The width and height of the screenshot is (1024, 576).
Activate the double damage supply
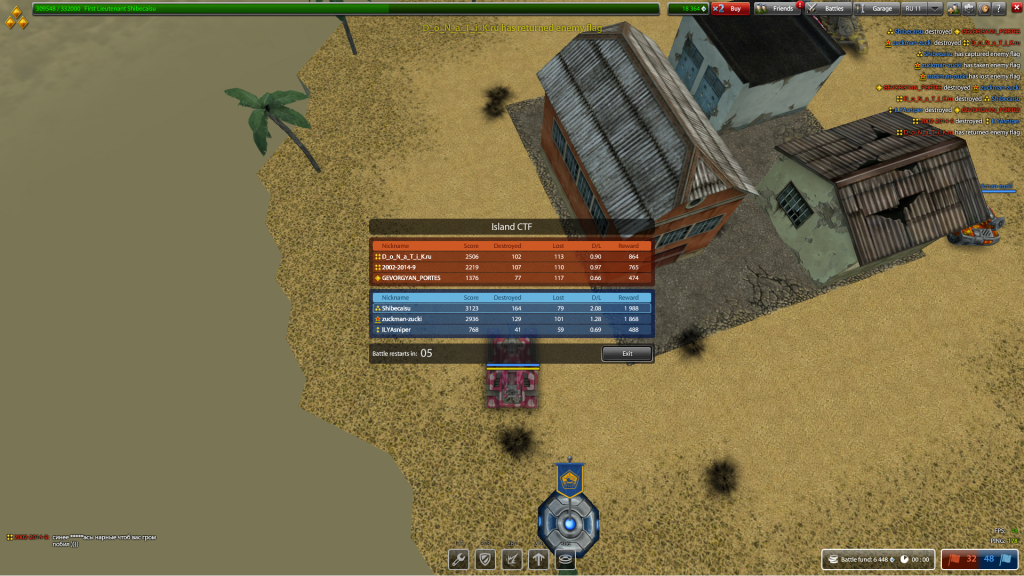pos(513,560)
